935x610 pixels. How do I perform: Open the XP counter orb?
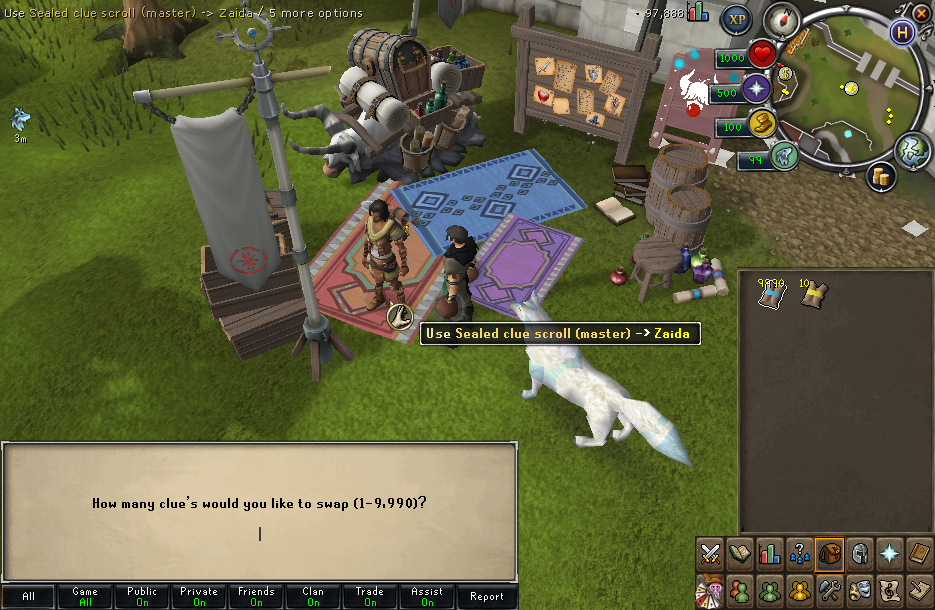coord(738,18)
